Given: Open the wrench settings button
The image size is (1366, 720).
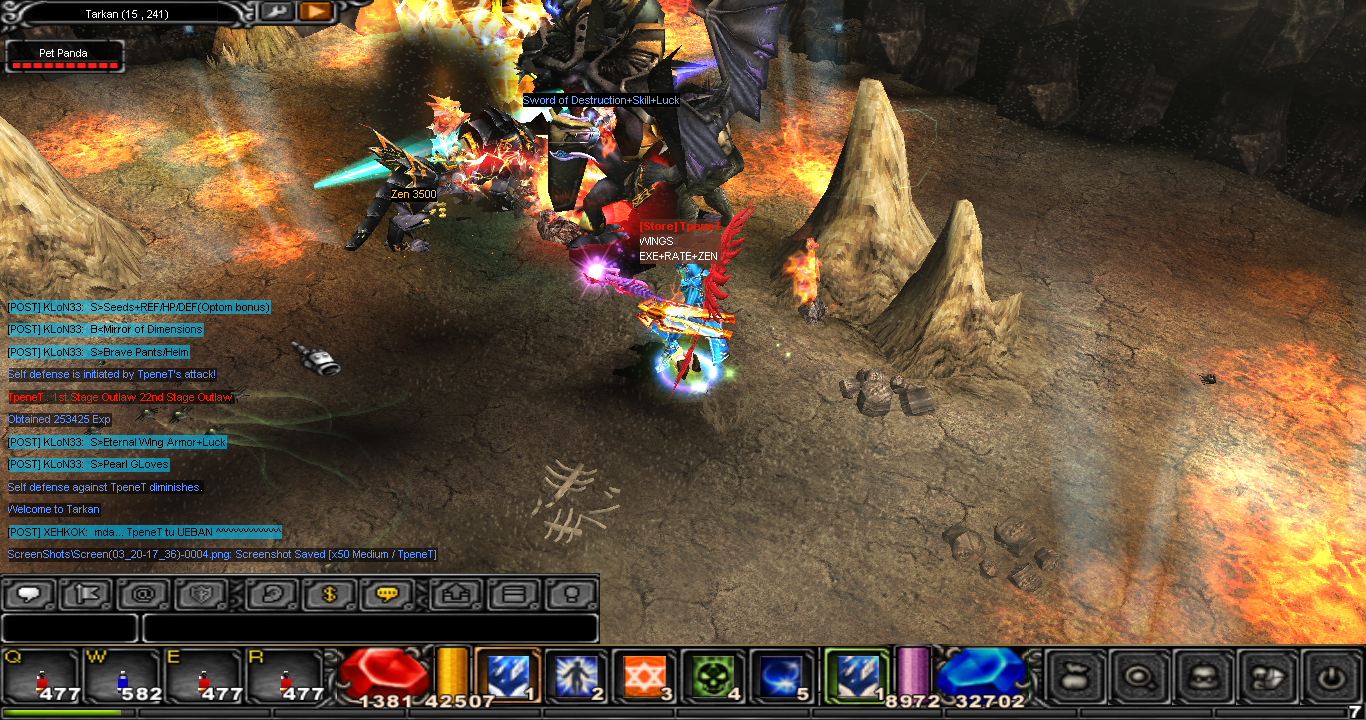Looking at the screenshot, I should coord(276,11).
